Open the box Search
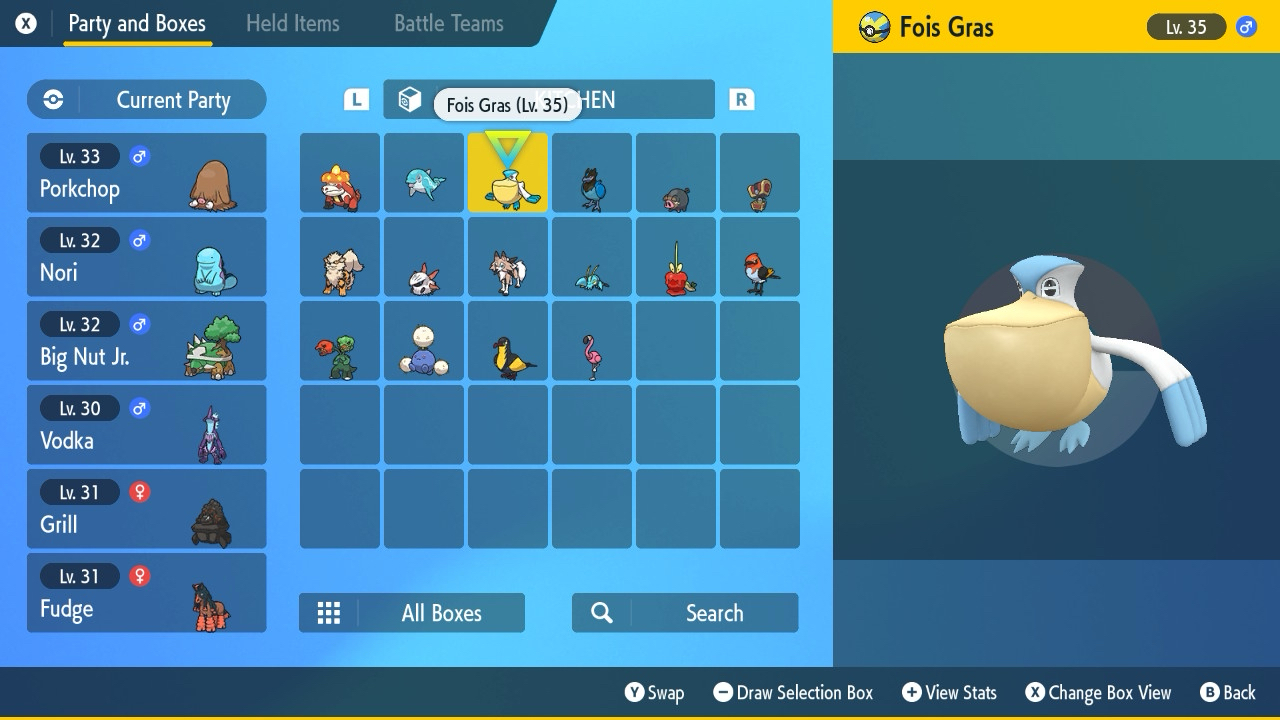 click(685, 613)
